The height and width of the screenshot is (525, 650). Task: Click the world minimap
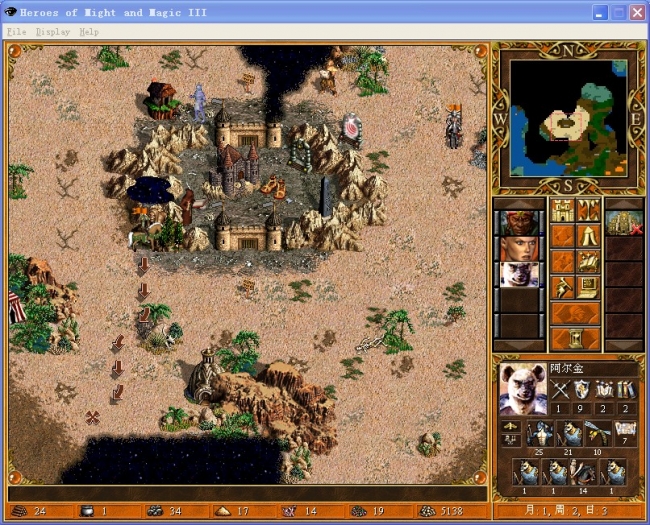click(566, 116)
